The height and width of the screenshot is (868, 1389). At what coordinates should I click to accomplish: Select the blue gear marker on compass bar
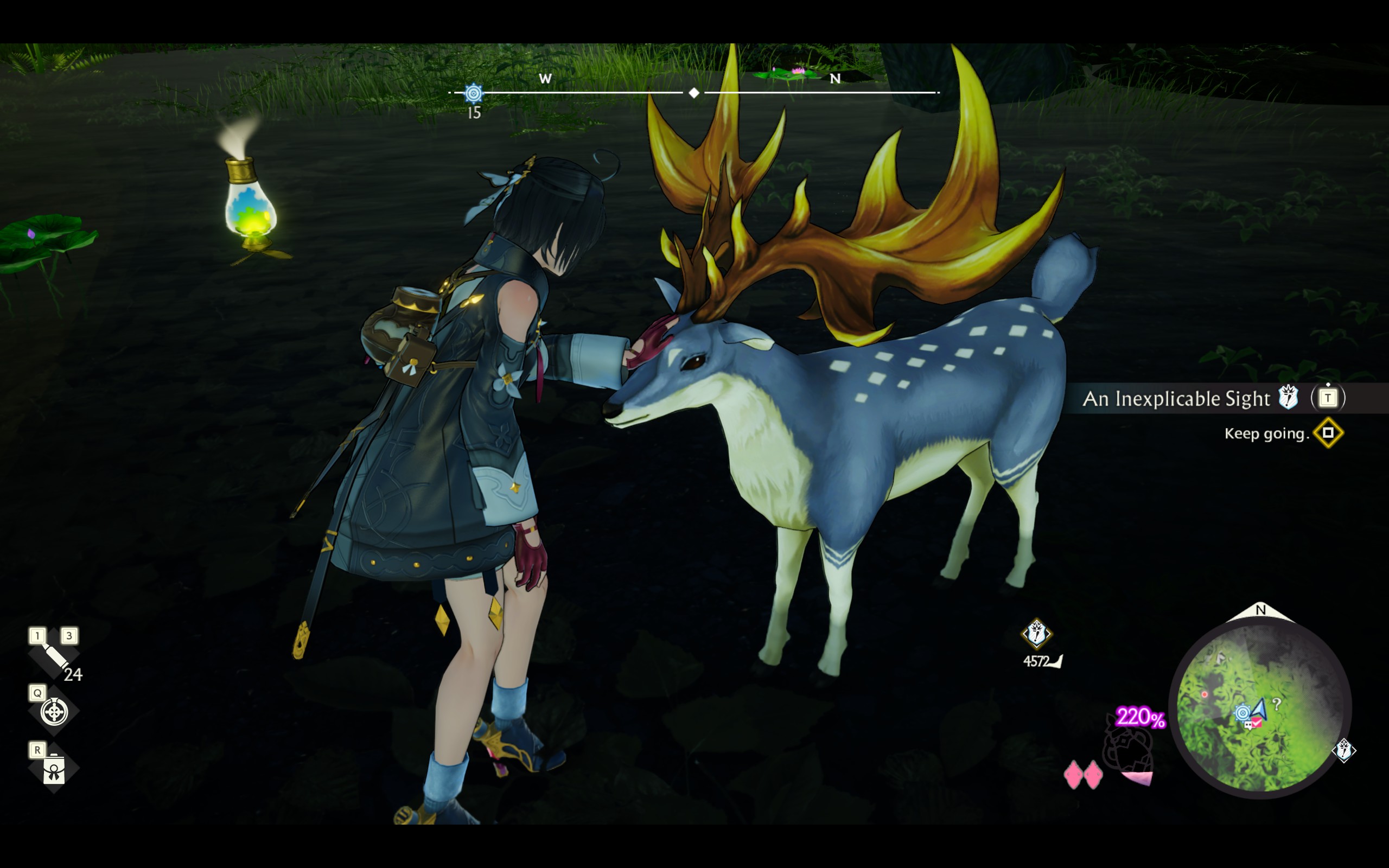[x=474, y=93]
